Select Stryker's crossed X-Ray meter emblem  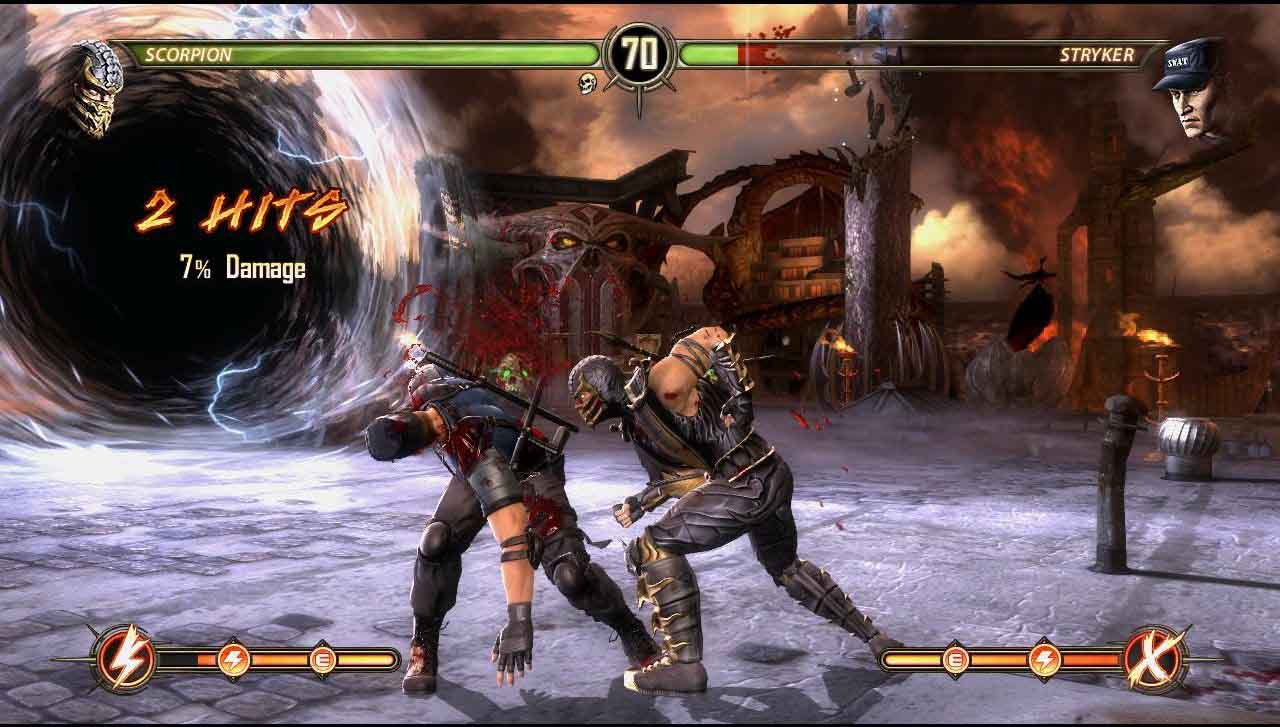[x=1154, y=658]
